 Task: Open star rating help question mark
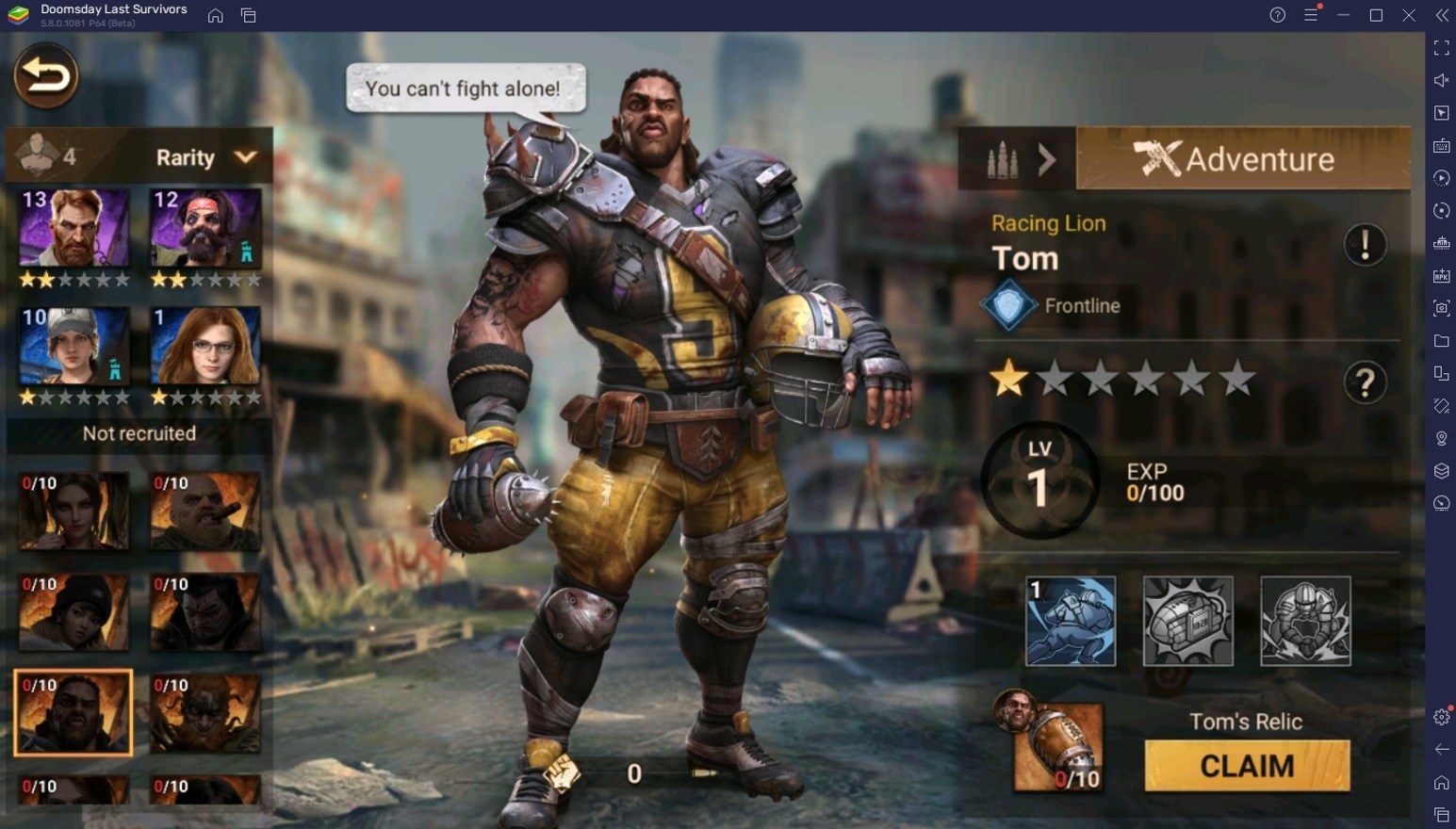(1365, 382)
